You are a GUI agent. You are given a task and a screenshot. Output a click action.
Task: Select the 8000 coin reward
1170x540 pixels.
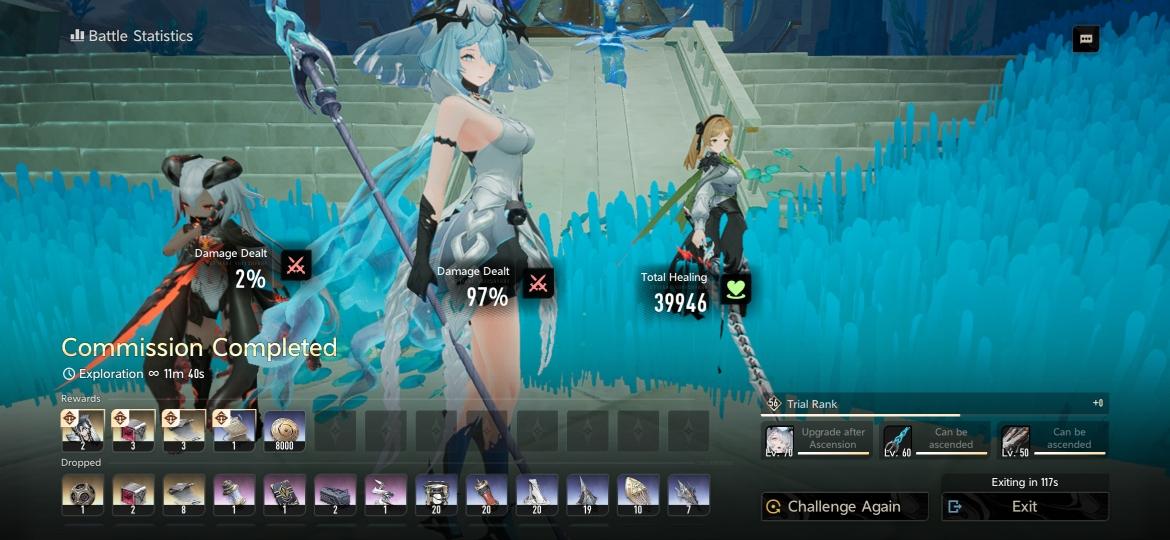click(285, 431)
